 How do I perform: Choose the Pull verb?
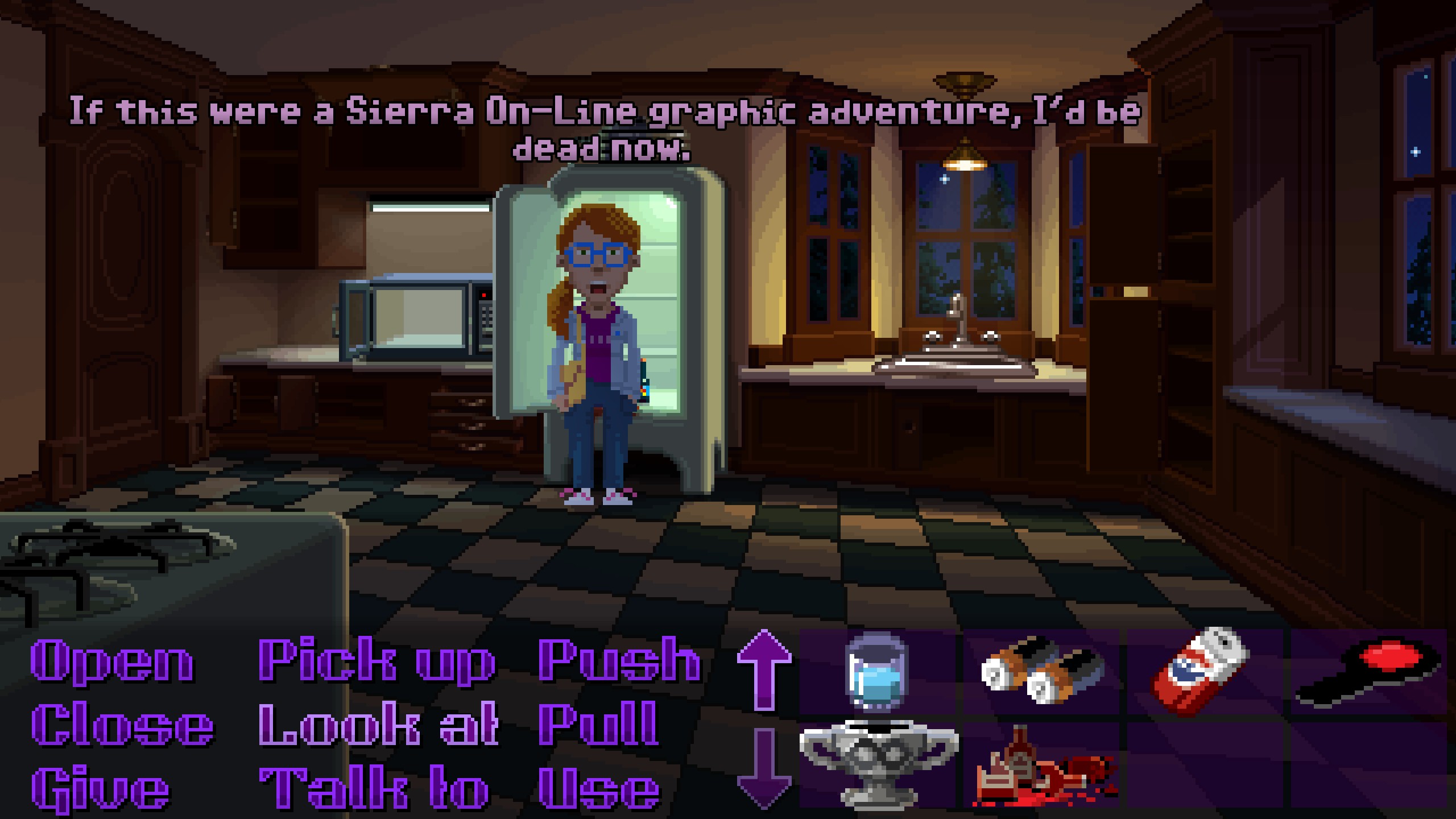(599, 725)
